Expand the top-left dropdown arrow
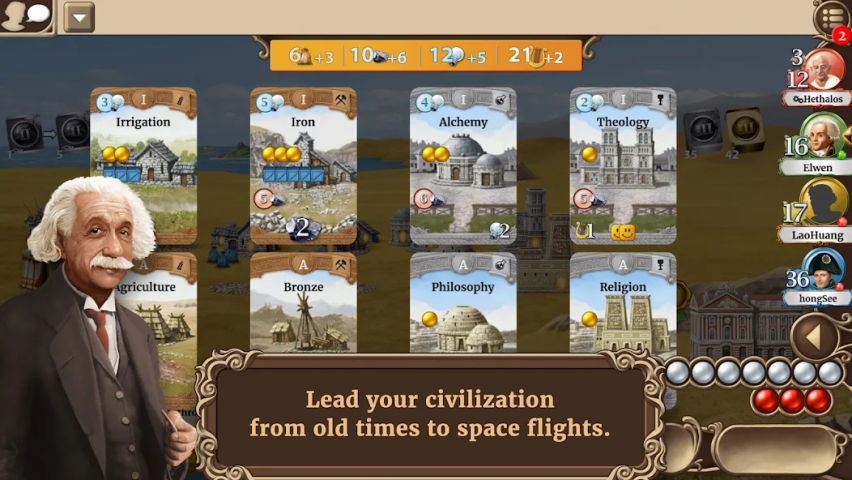This screenshot has width=852, height=480. pos(78,17)
